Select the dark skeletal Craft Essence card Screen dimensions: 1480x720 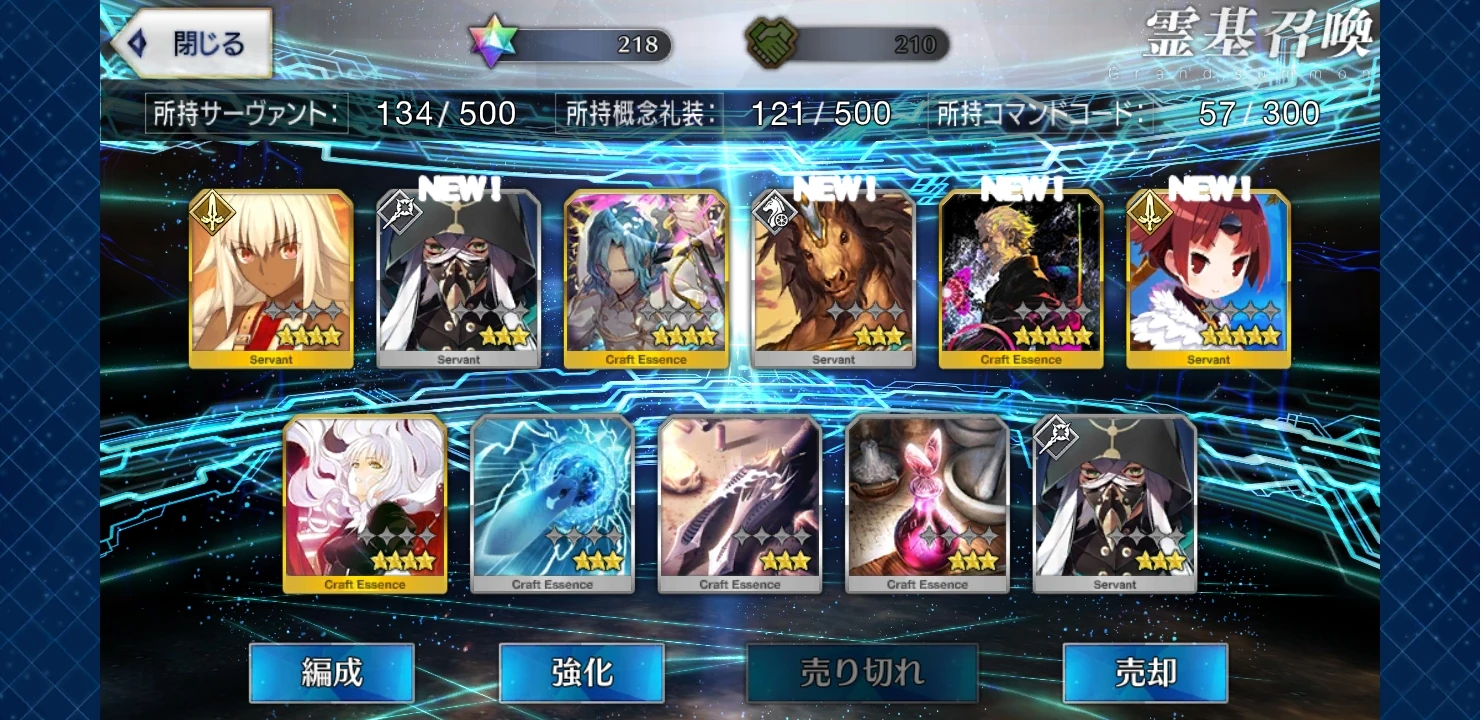[739, 500]
